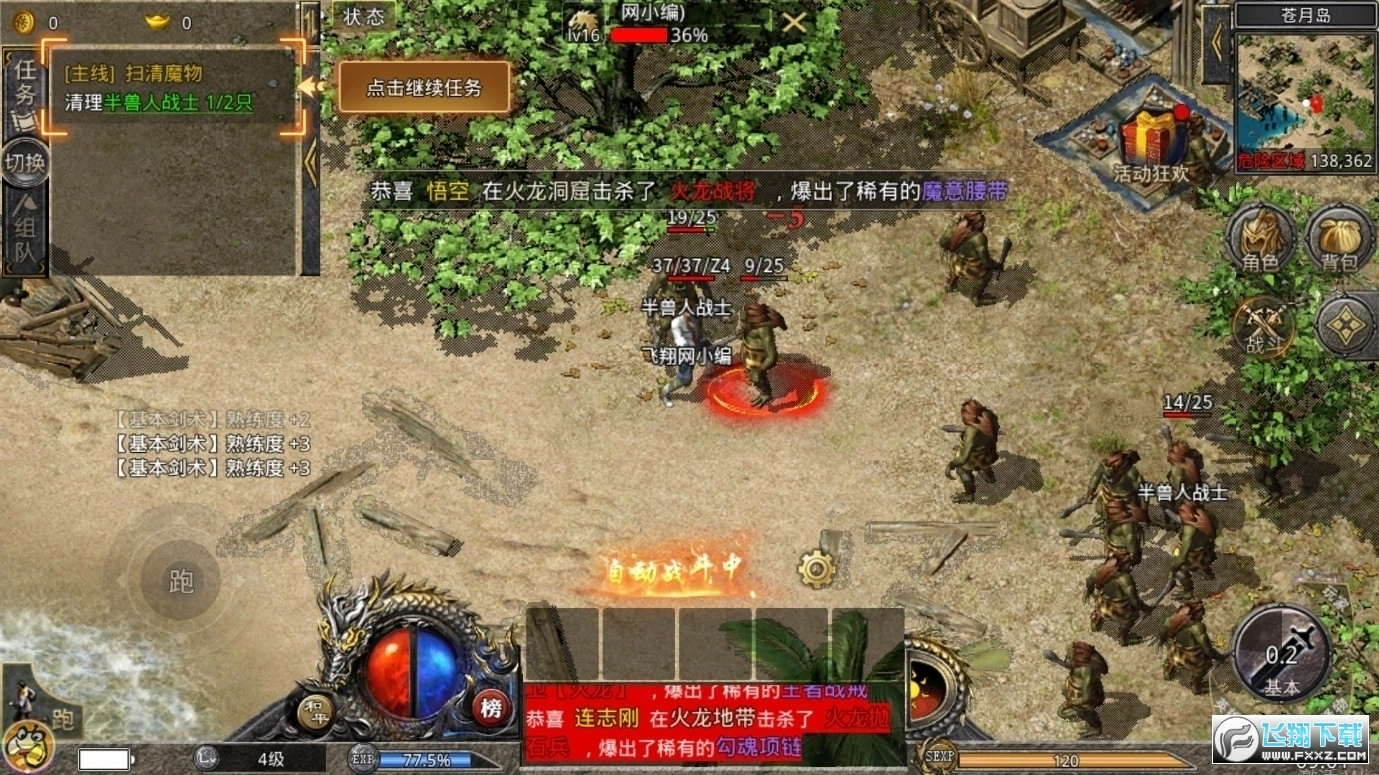This screenshot has height=775, width=1379.
Task: Expand the 切换 switch side panel
Action: 22,164
